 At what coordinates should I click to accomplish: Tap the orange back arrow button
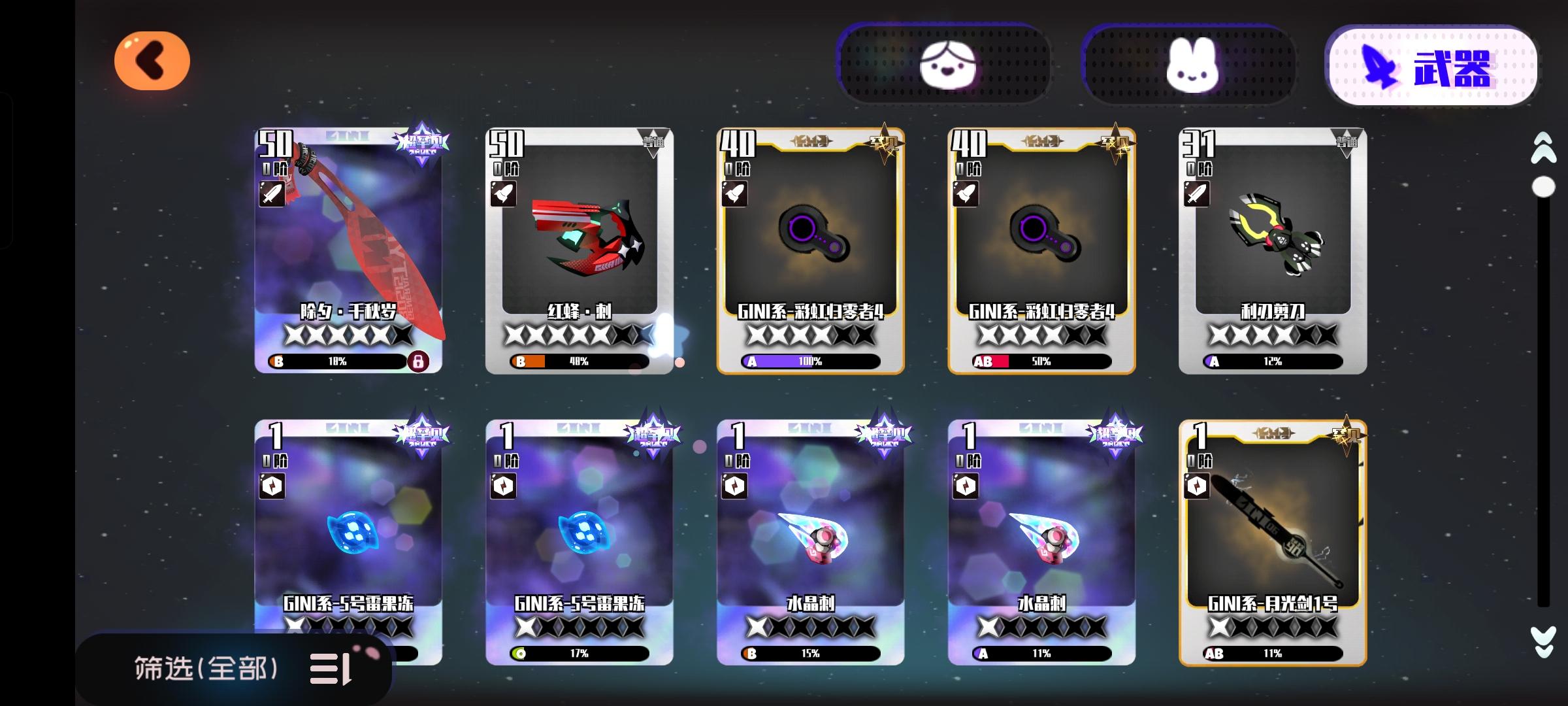coord(152,59)
